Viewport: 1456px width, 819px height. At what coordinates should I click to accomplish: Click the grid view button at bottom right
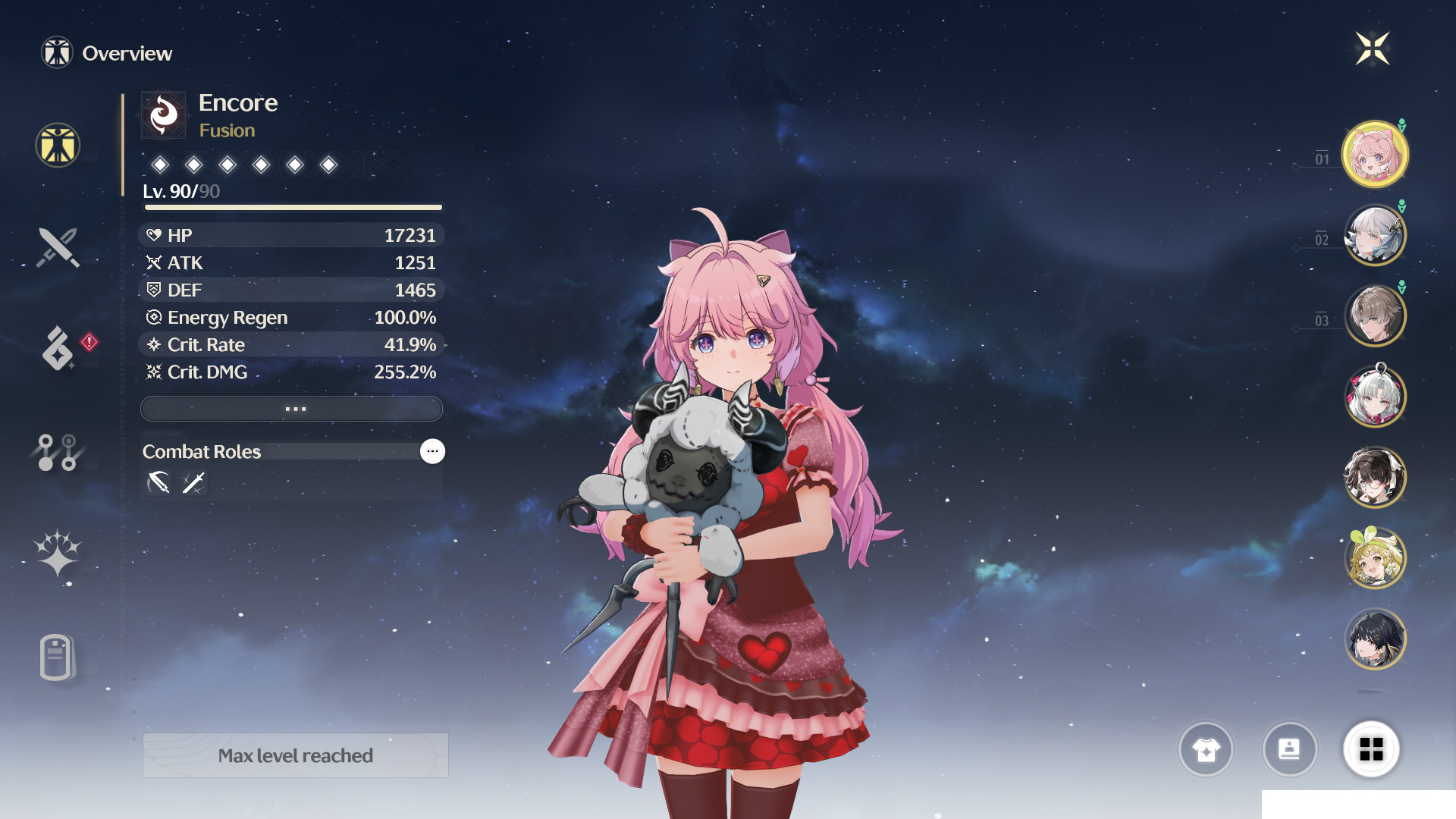[1371, 750]
